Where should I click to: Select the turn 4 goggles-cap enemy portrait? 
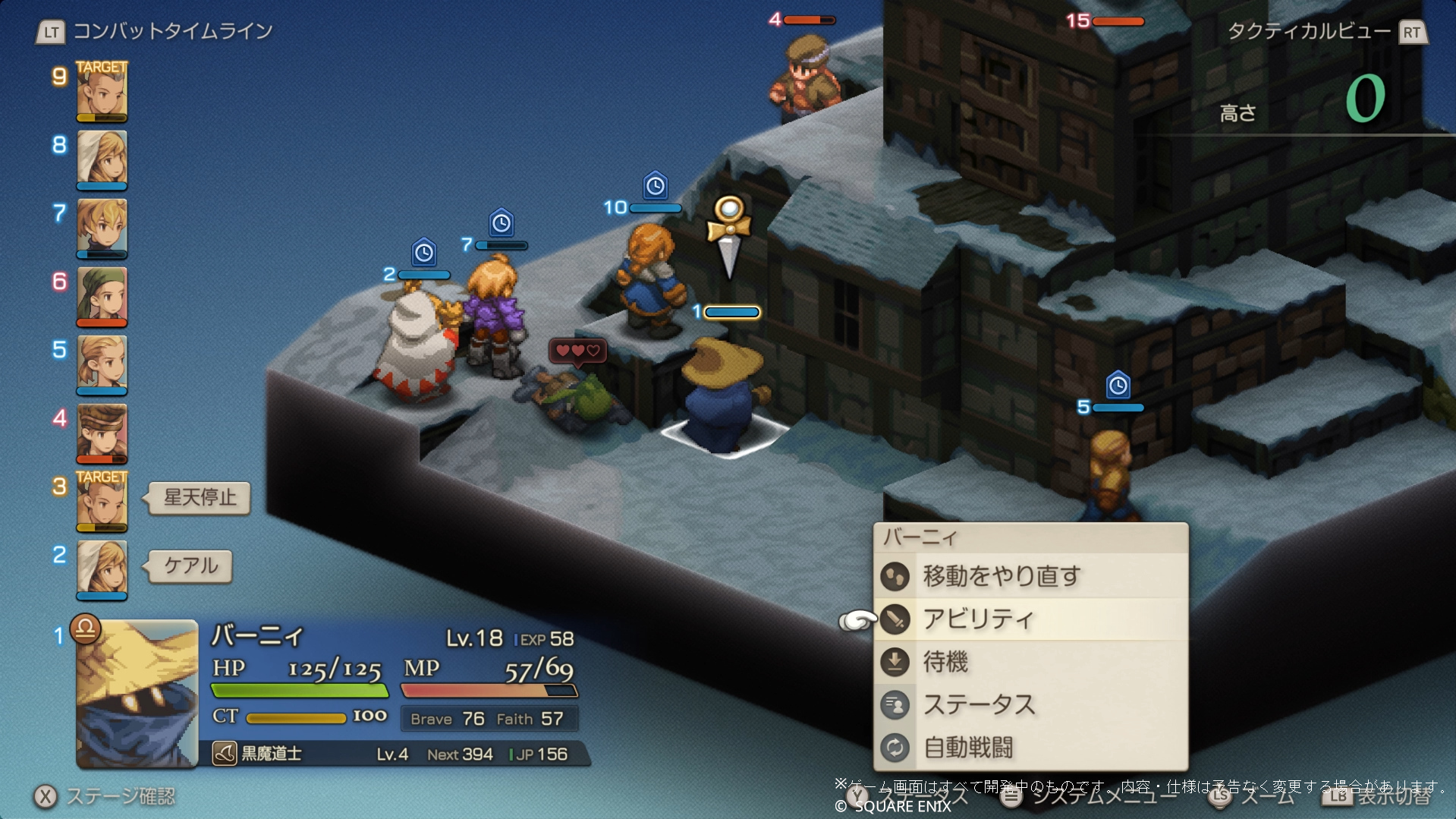[x=102, y=433]
